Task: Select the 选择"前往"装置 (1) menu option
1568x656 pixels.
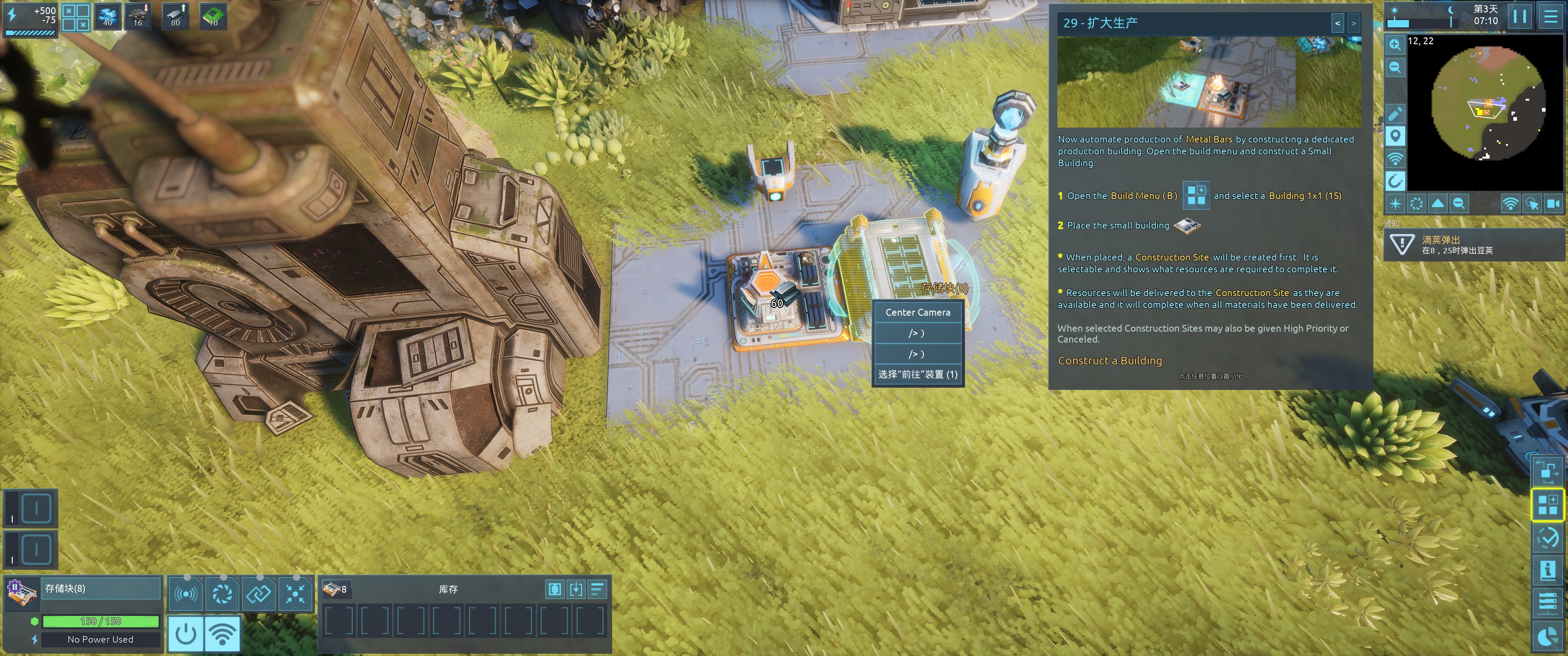Action: click(x=917, y=374)
